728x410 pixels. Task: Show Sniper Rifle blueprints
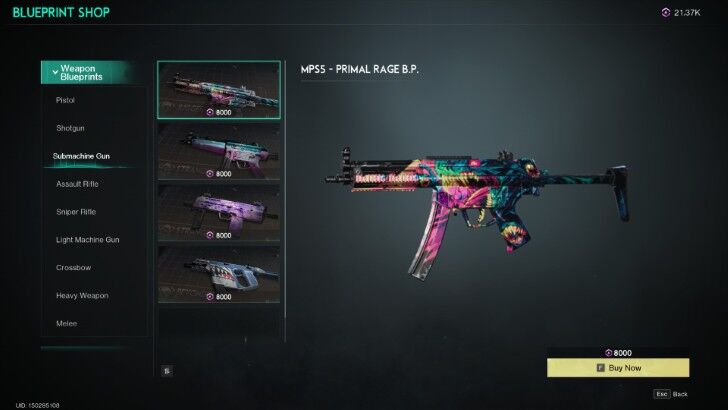[76, 212]
